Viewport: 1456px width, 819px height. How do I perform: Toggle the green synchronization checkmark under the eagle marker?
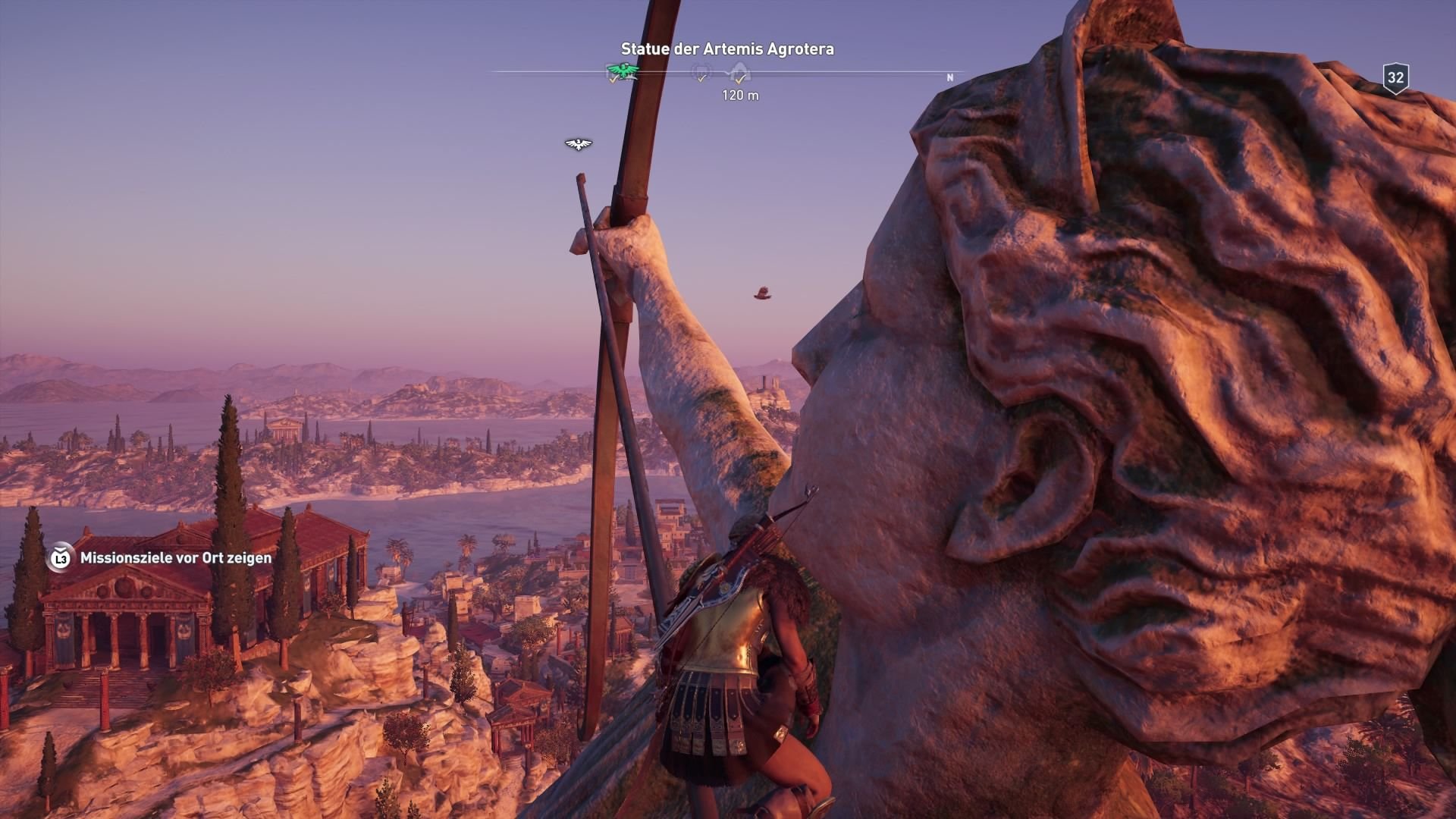click(613, 80)
